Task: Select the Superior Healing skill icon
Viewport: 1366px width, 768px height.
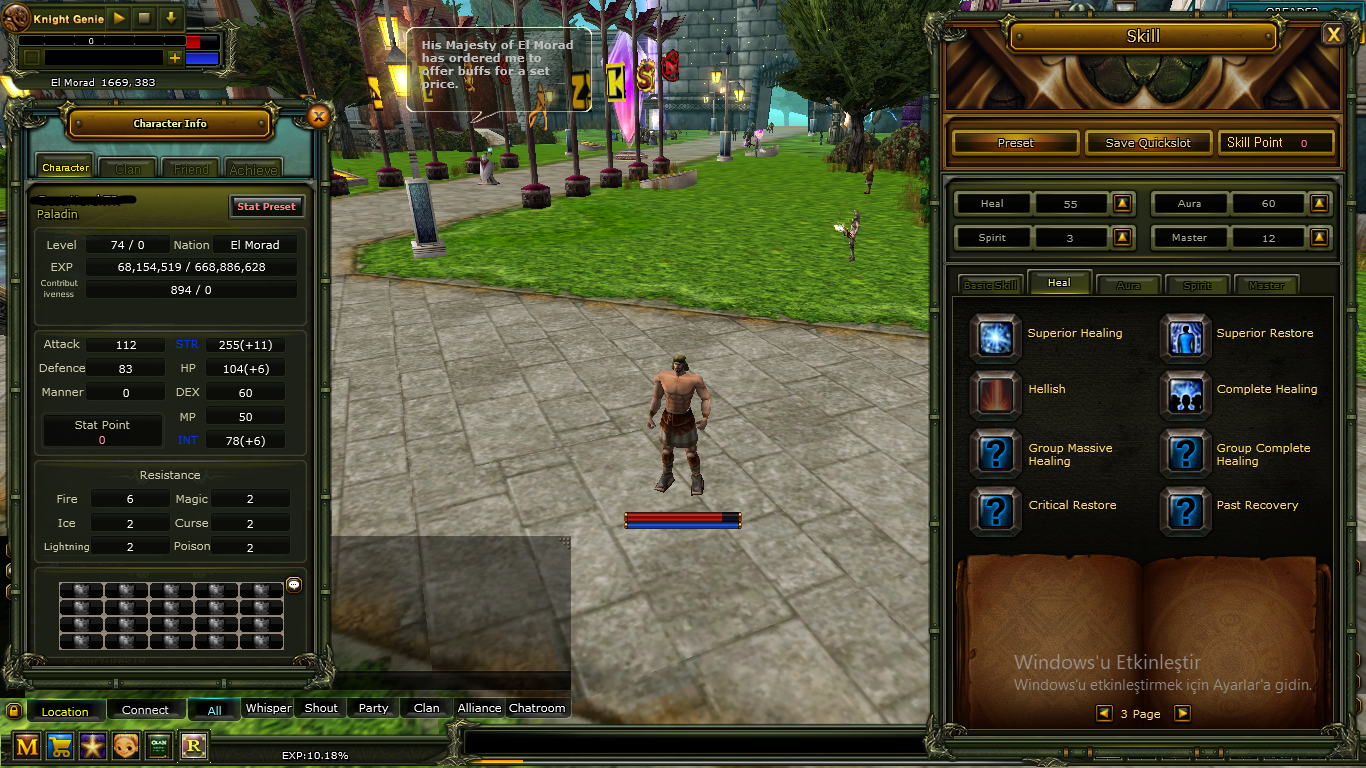Action: coord(995,337)
